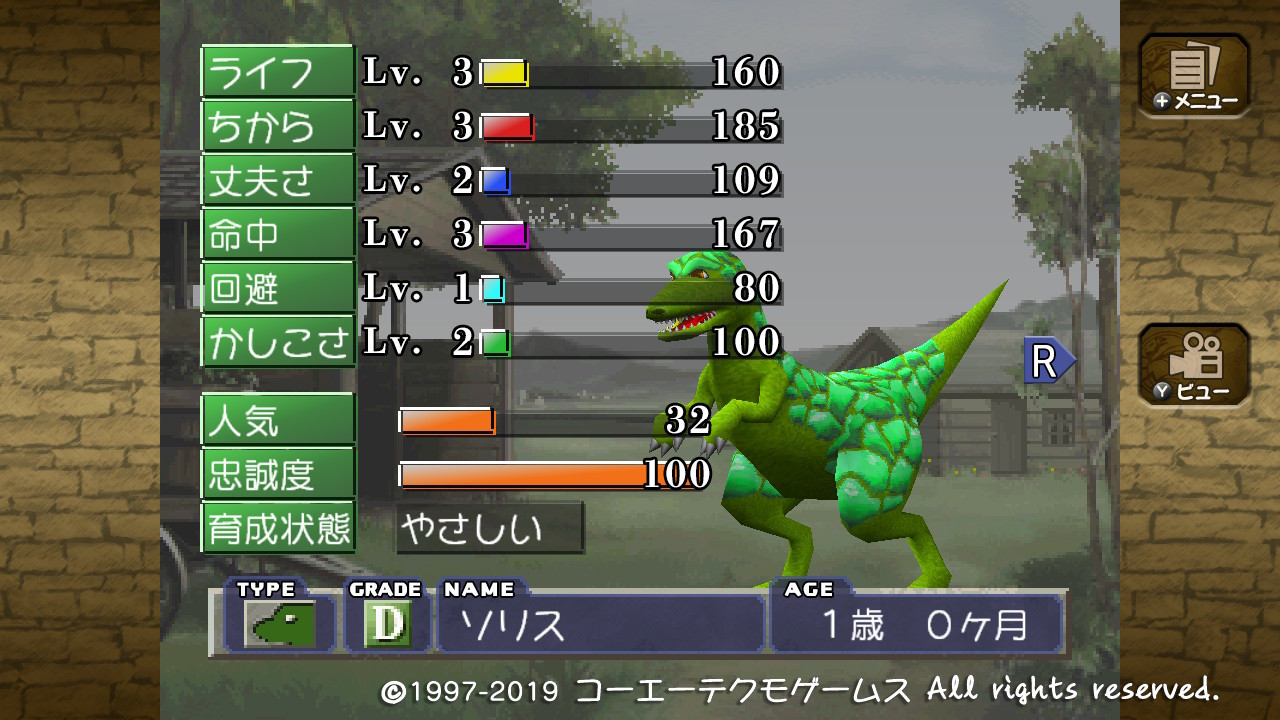Open the メニュー panel via its document icon

coord(1192,72)
